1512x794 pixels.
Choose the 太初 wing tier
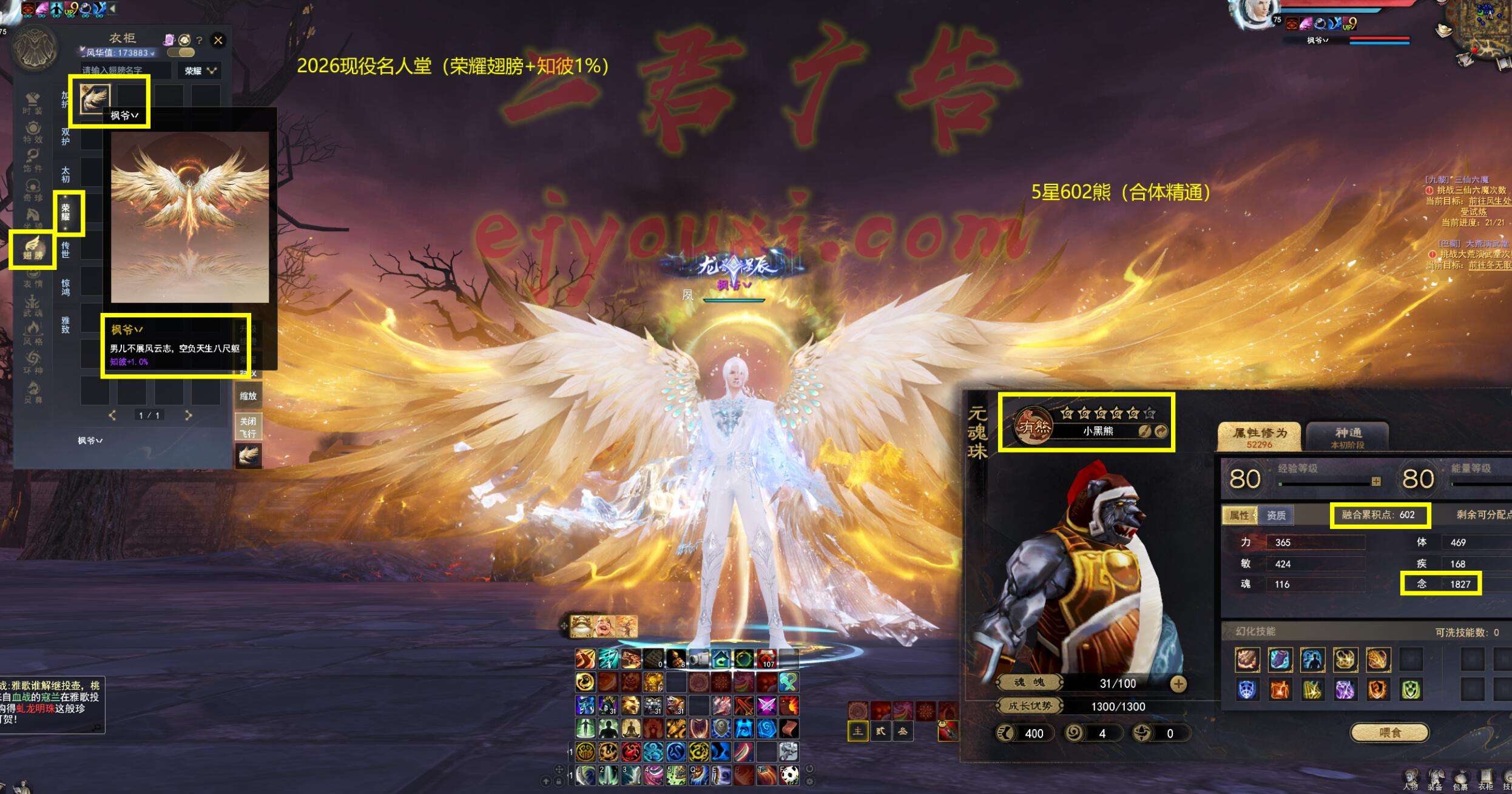[66, 175]
